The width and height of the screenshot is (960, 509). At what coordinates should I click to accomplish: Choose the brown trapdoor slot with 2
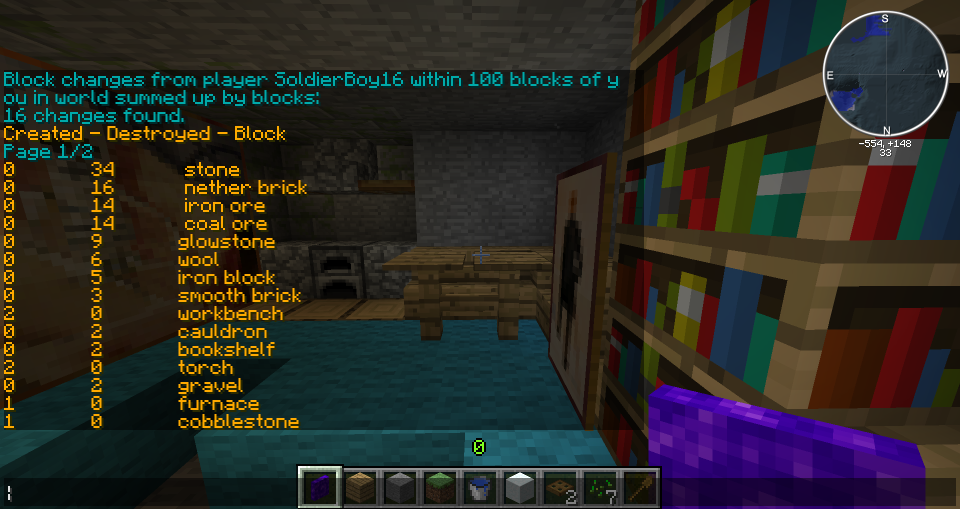point(559,488)
